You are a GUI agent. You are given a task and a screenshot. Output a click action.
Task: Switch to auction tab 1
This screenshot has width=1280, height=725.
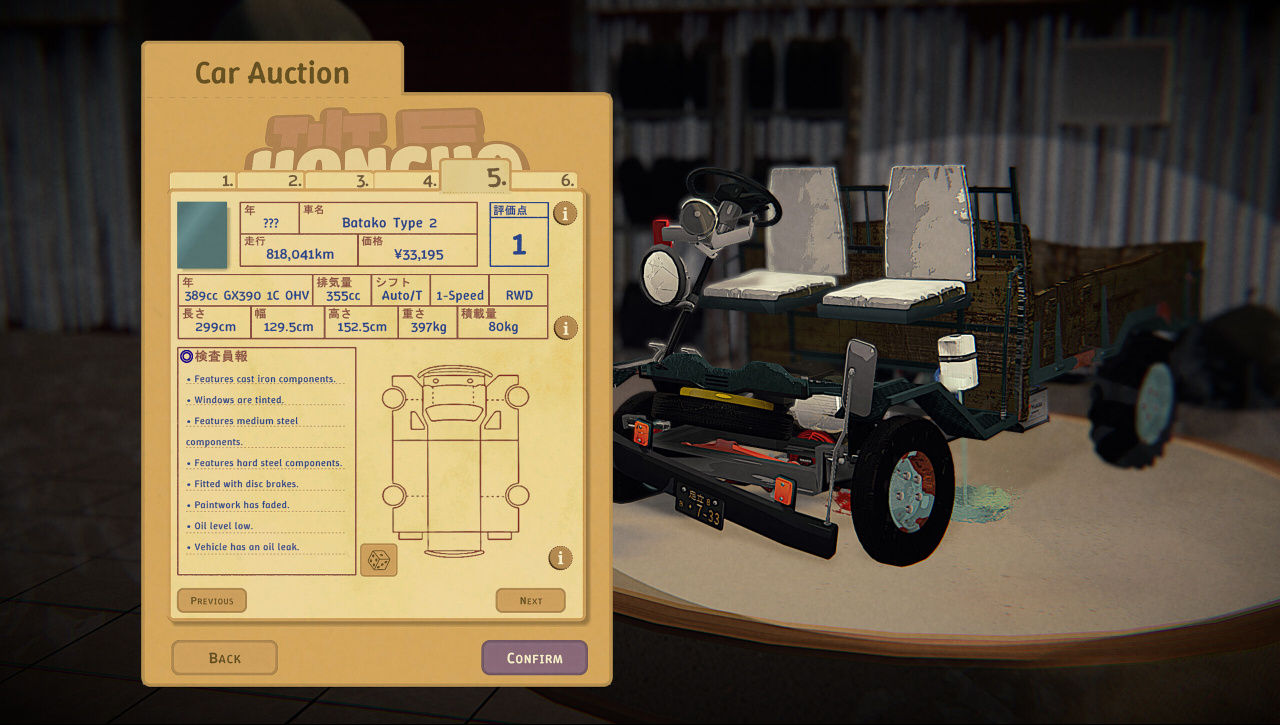pos(204,181)
